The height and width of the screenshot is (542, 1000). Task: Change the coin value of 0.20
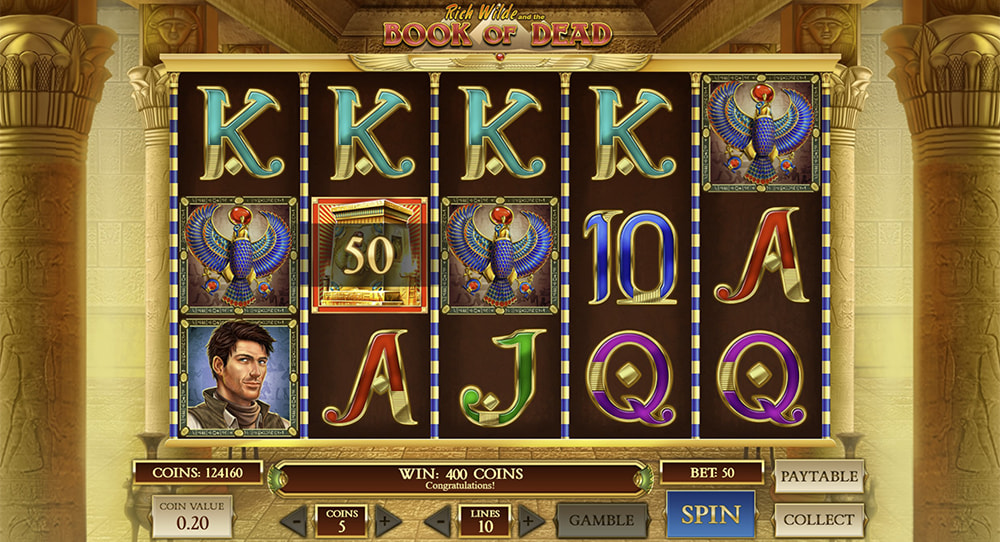point(191,517)
